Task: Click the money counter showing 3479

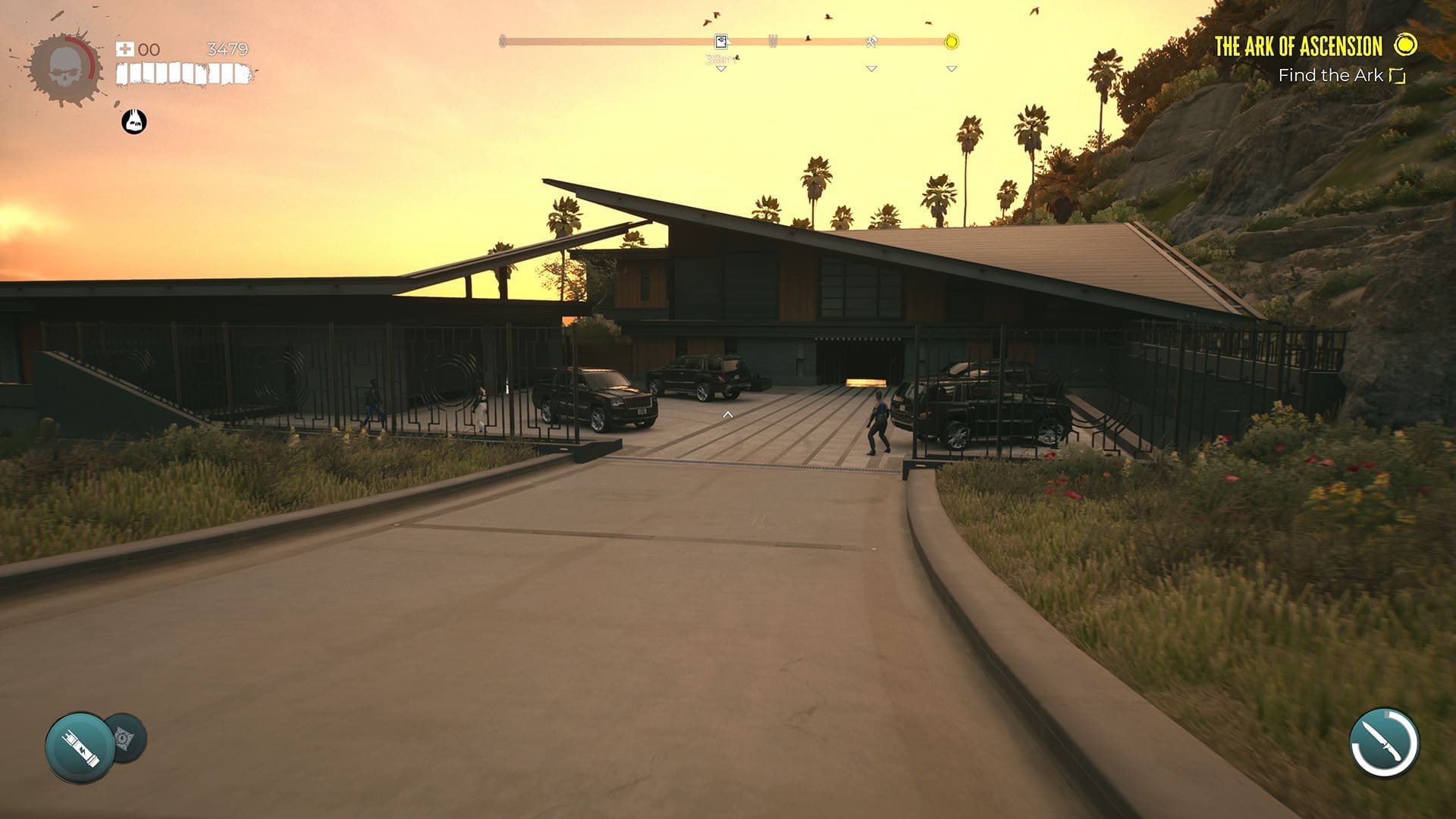Action: tap(227, 49)
